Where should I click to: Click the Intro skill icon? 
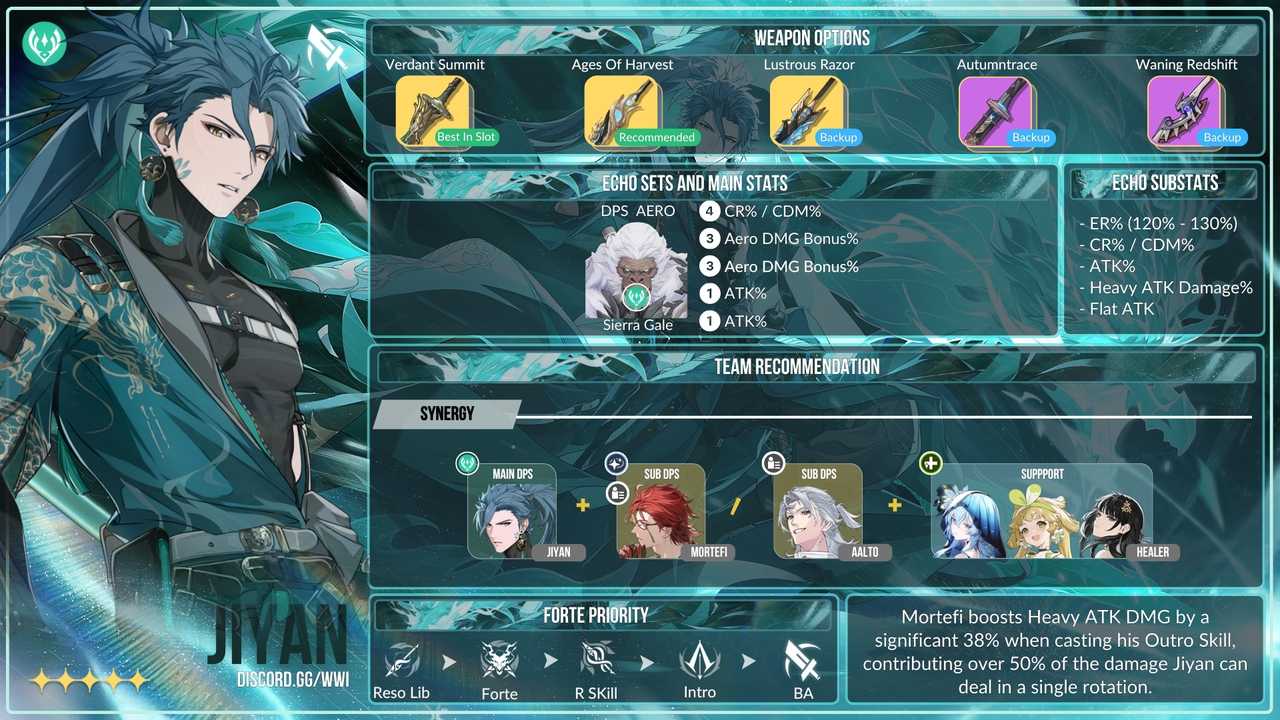(x=699, y=660)
